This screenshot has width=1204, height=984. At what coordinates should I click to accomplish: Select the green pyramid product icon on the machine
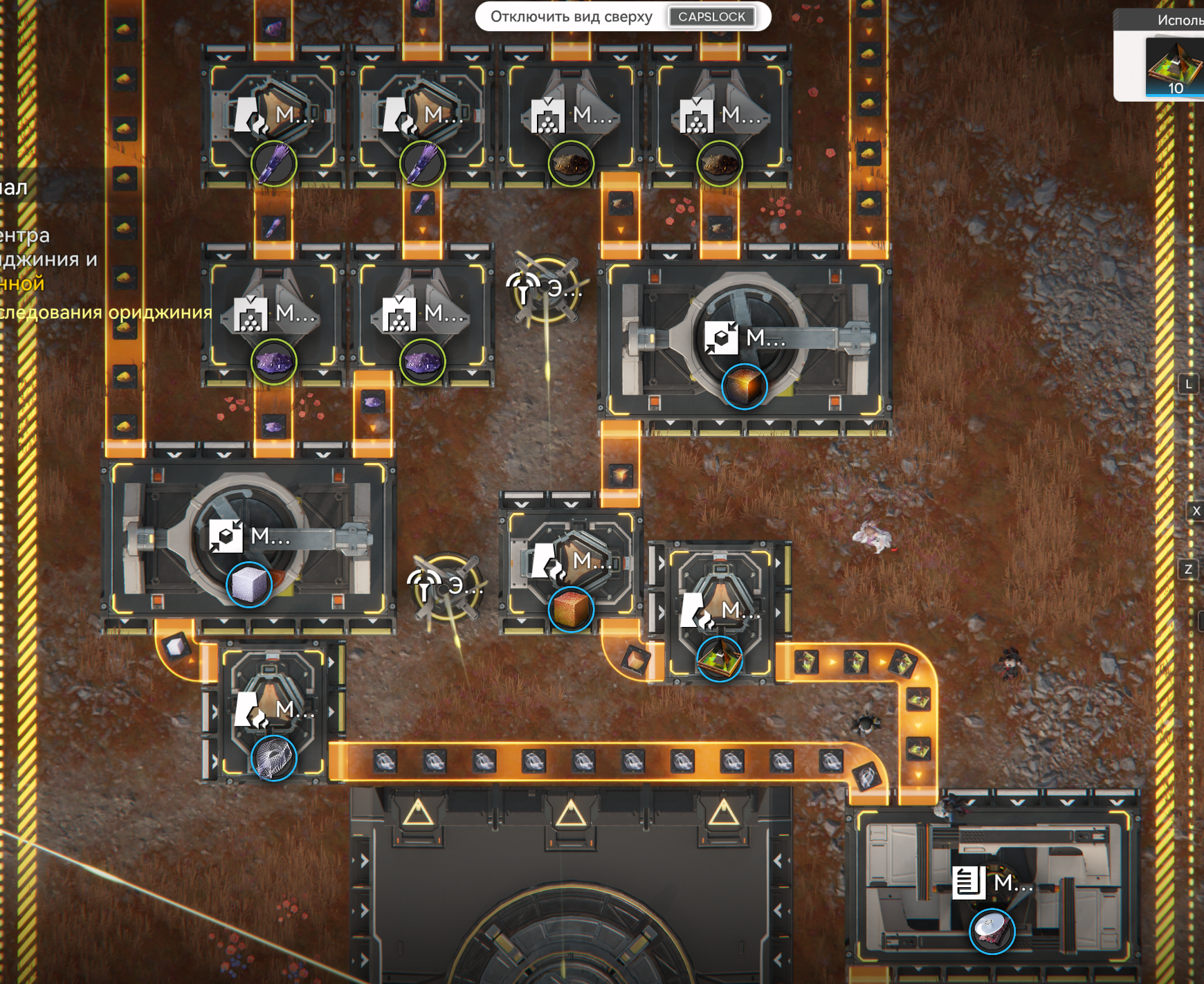click(x=720, y=659)
